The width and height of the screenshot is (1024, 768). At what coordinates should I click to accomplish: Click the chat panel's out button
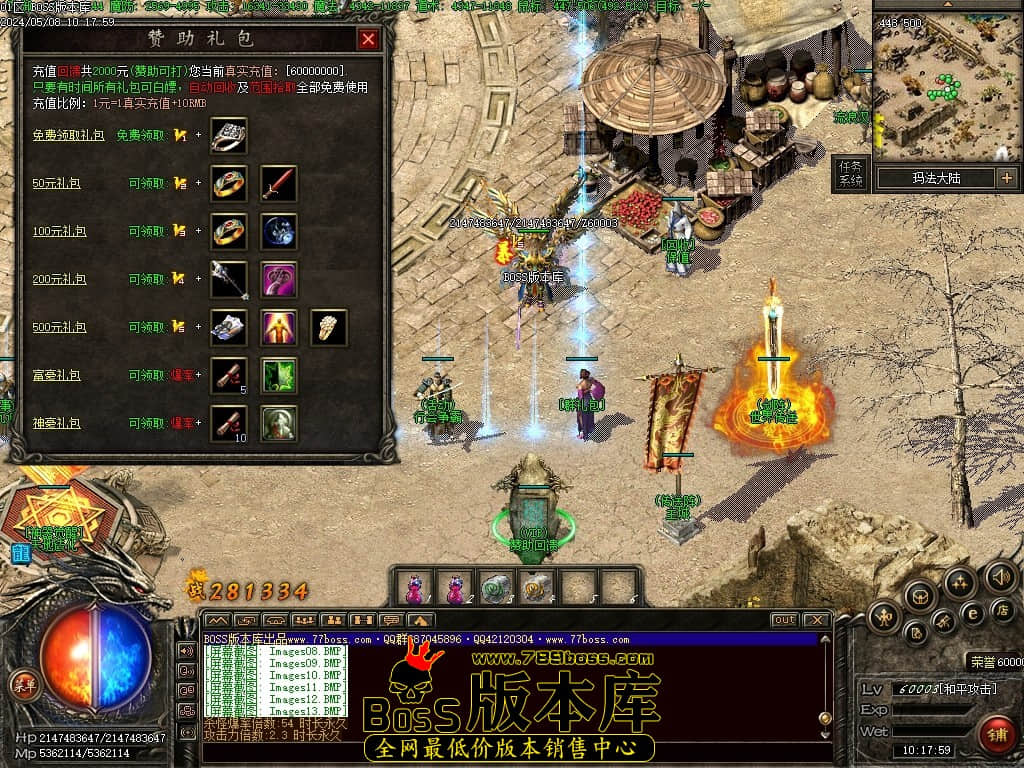click(x=784, y=620)
